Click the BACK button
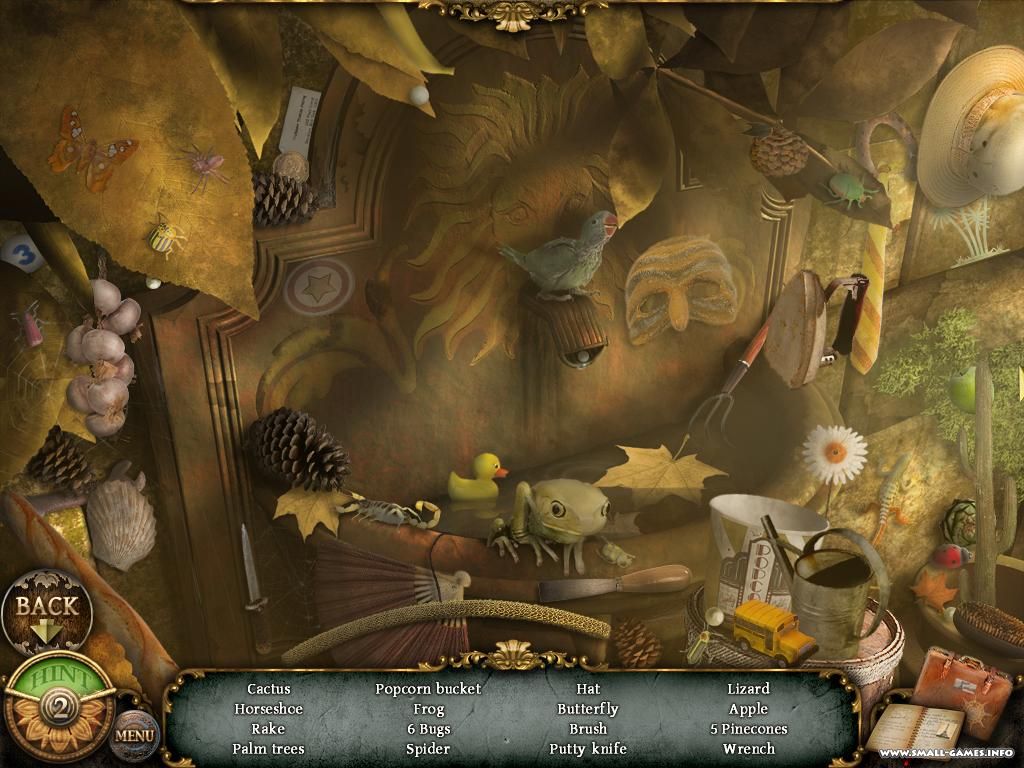 coord(47,608)
